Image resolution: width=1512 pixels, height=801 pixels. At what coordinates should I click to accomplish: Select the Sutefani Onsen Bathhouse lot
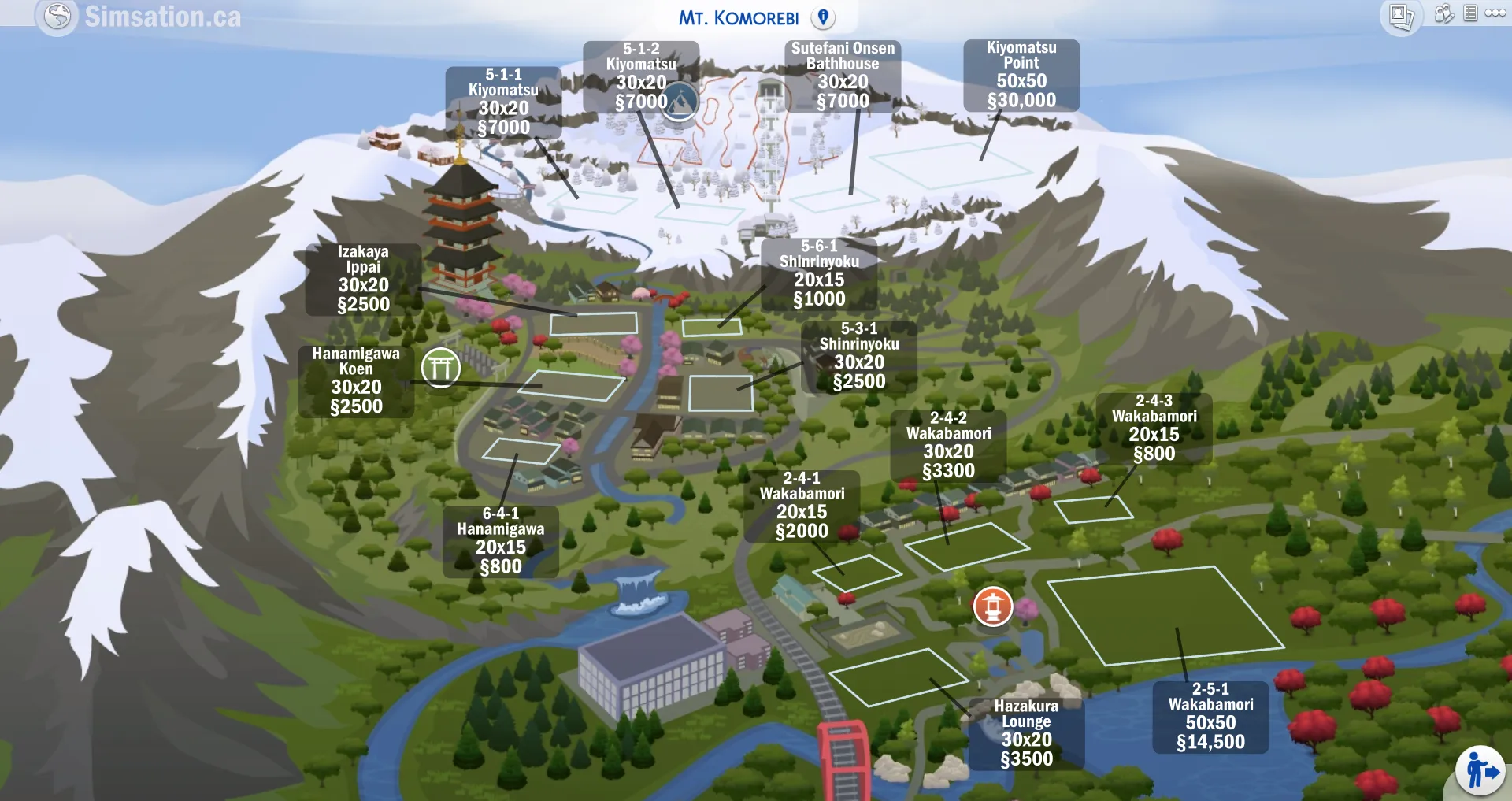tap(843, 75)
